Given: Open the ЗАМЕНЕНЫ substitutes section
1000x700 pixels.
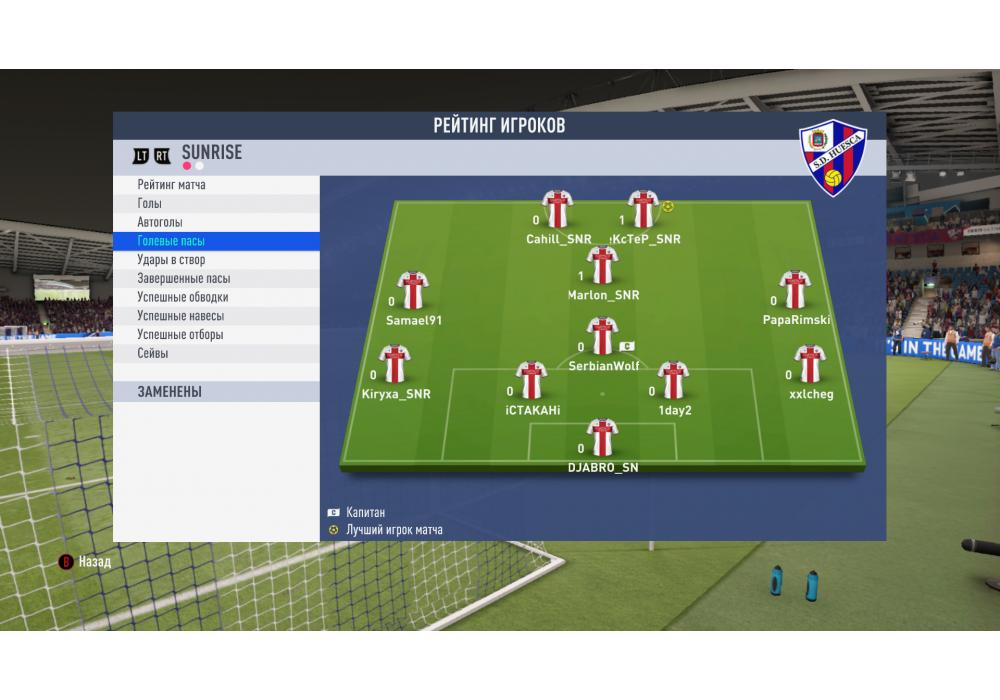Looking at the screenshot, I should [x=170, y=392].
